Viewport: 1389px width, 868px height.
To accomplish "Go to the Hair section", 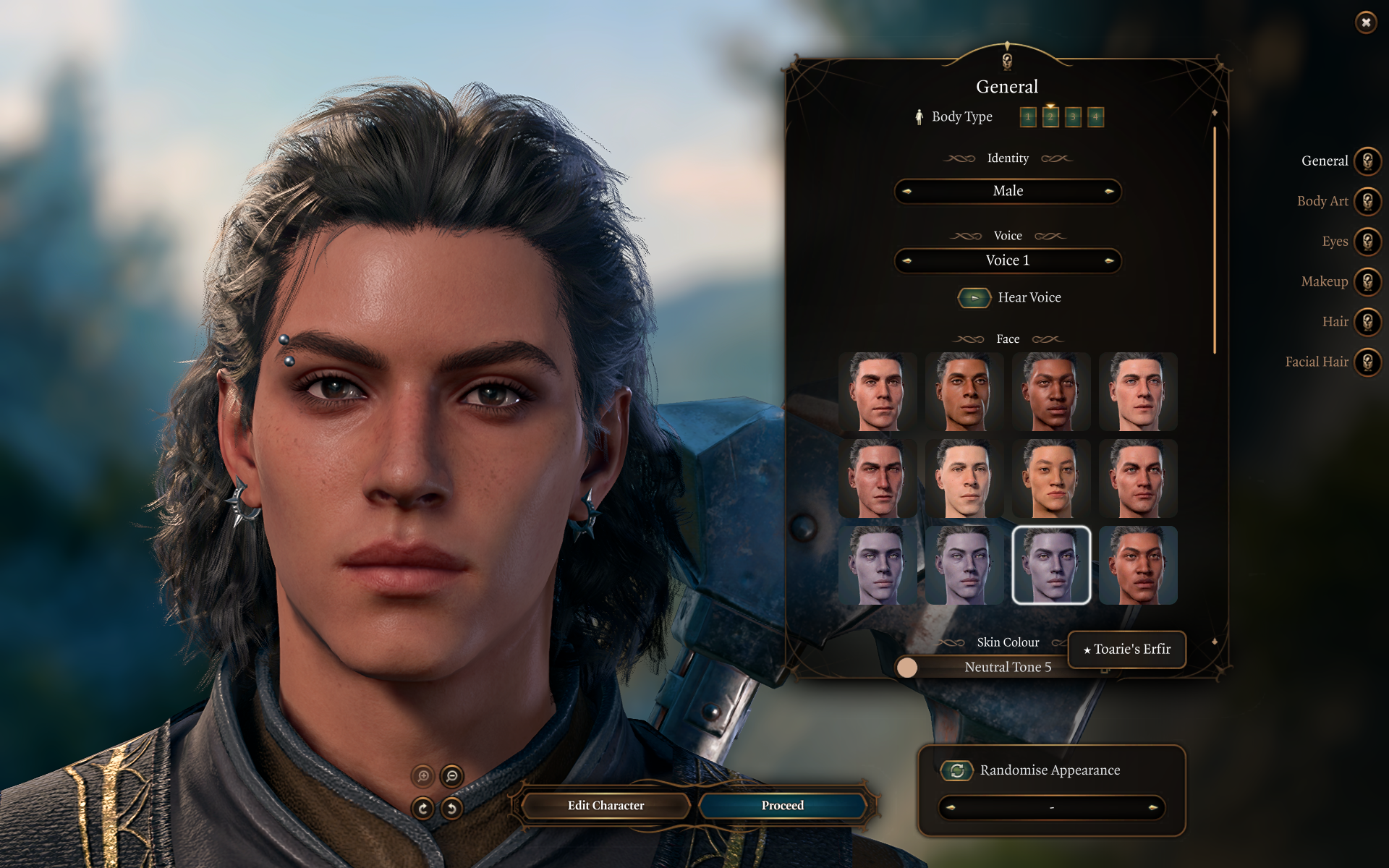I will coord(1367,322).
